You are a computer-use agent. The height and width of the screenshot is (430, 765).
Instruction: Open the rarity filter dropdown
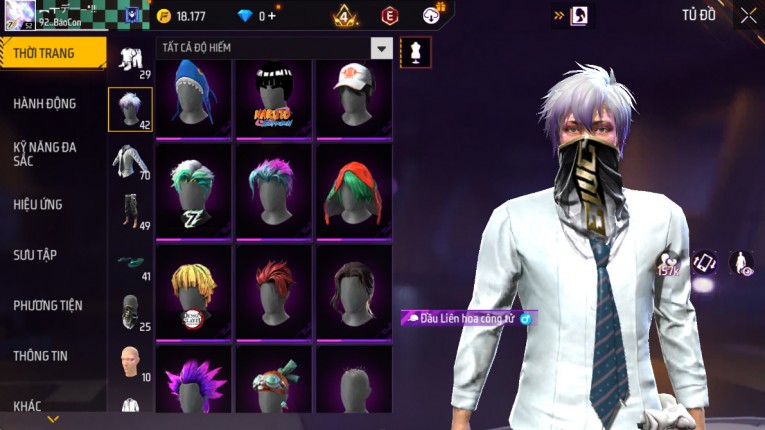point(381,48)
